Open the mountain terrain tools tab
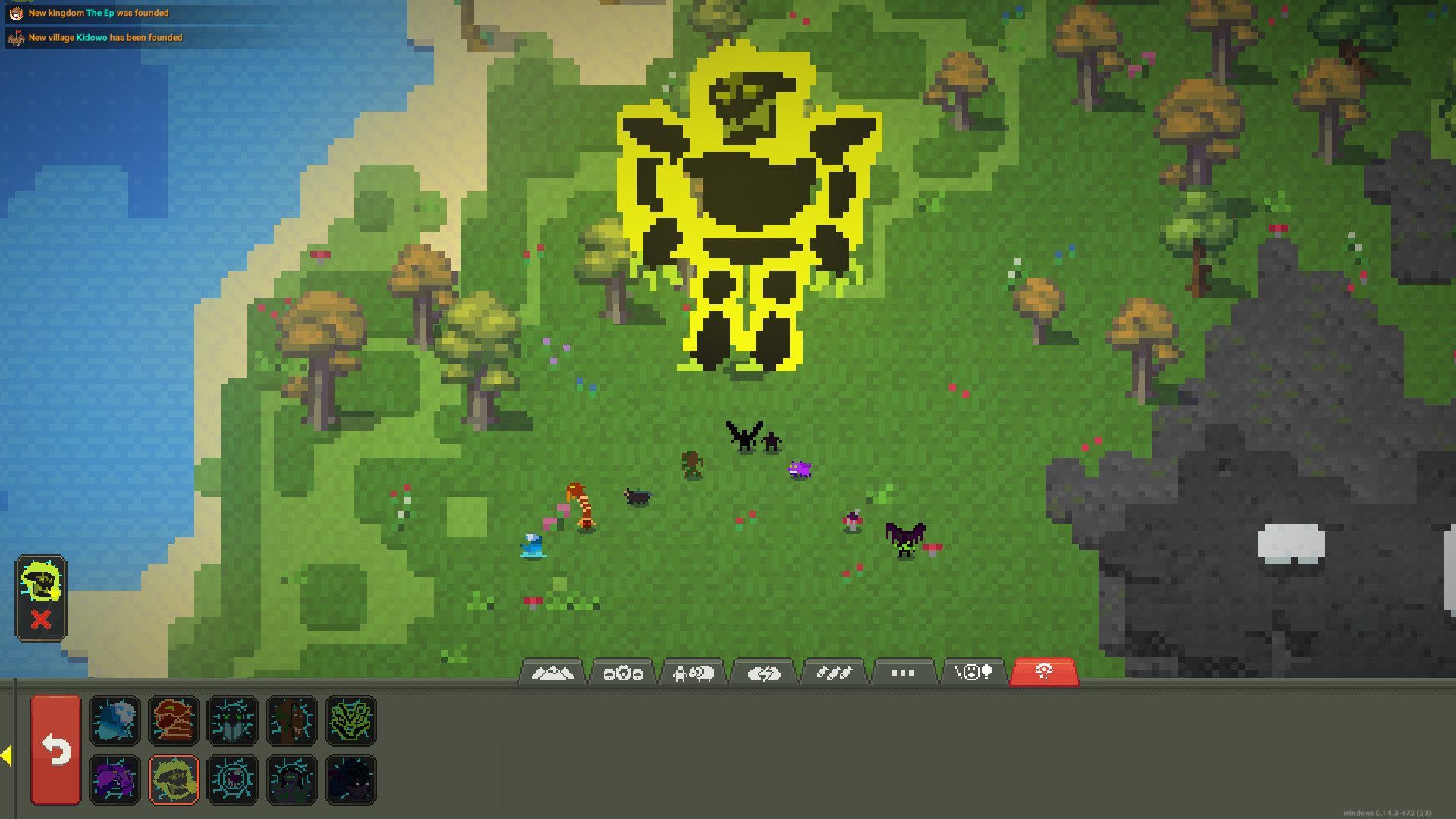The width and height of the screenshot is (1456, 819). 552,672
